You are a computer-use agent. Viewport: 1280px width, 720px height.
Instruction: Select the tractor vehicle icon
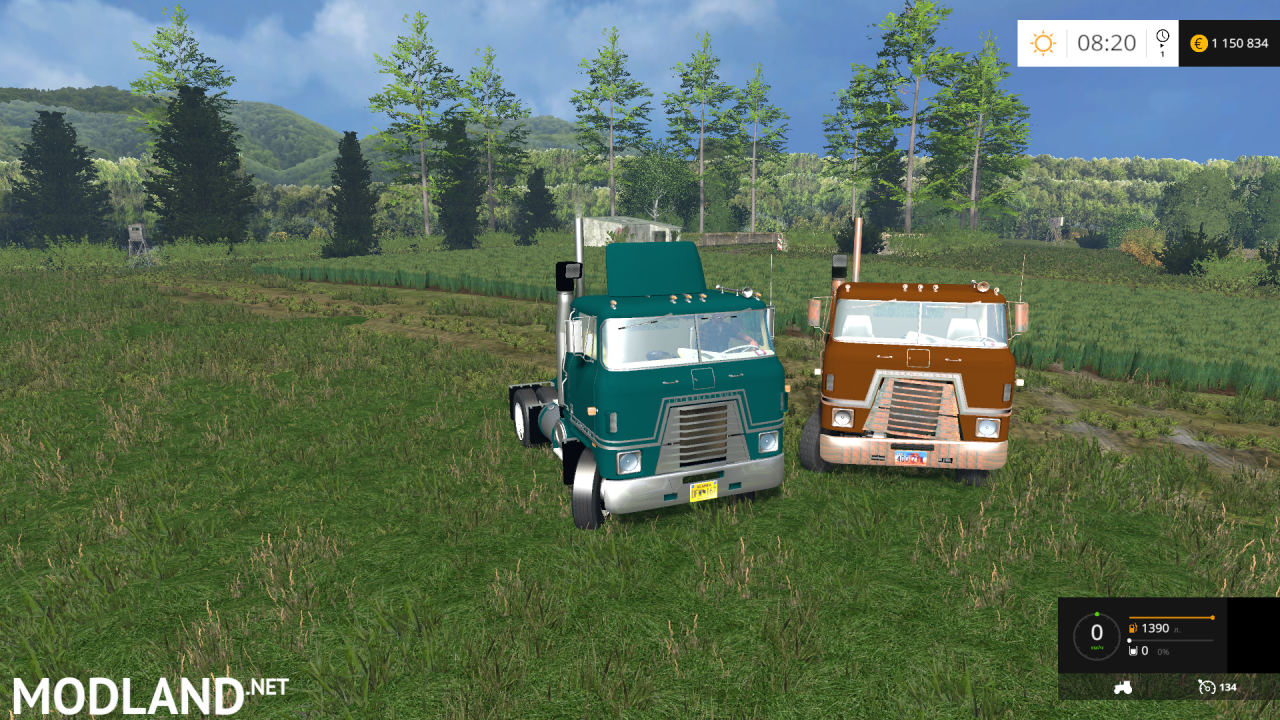point(1123,688)
